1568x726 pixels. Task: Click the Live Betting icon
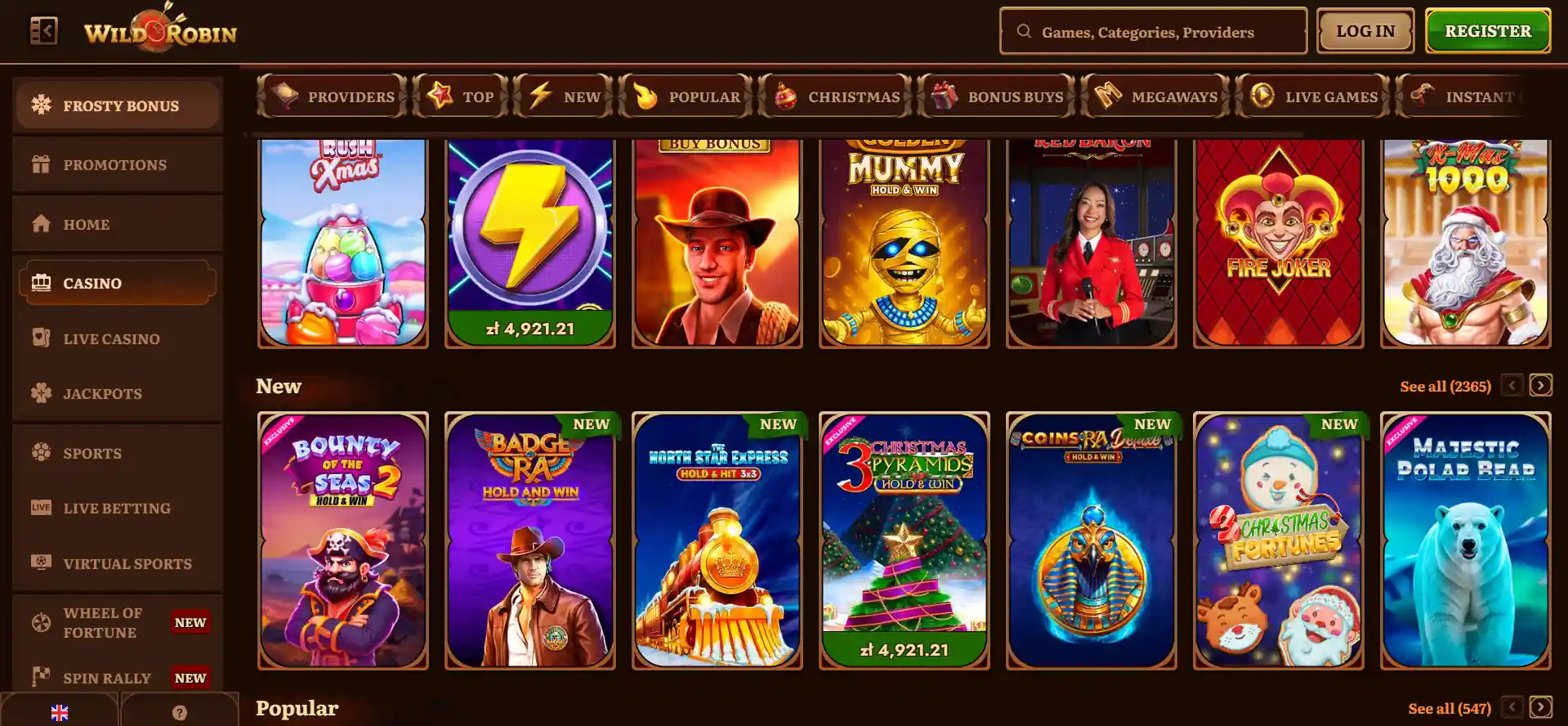click(x=39, y=508)
